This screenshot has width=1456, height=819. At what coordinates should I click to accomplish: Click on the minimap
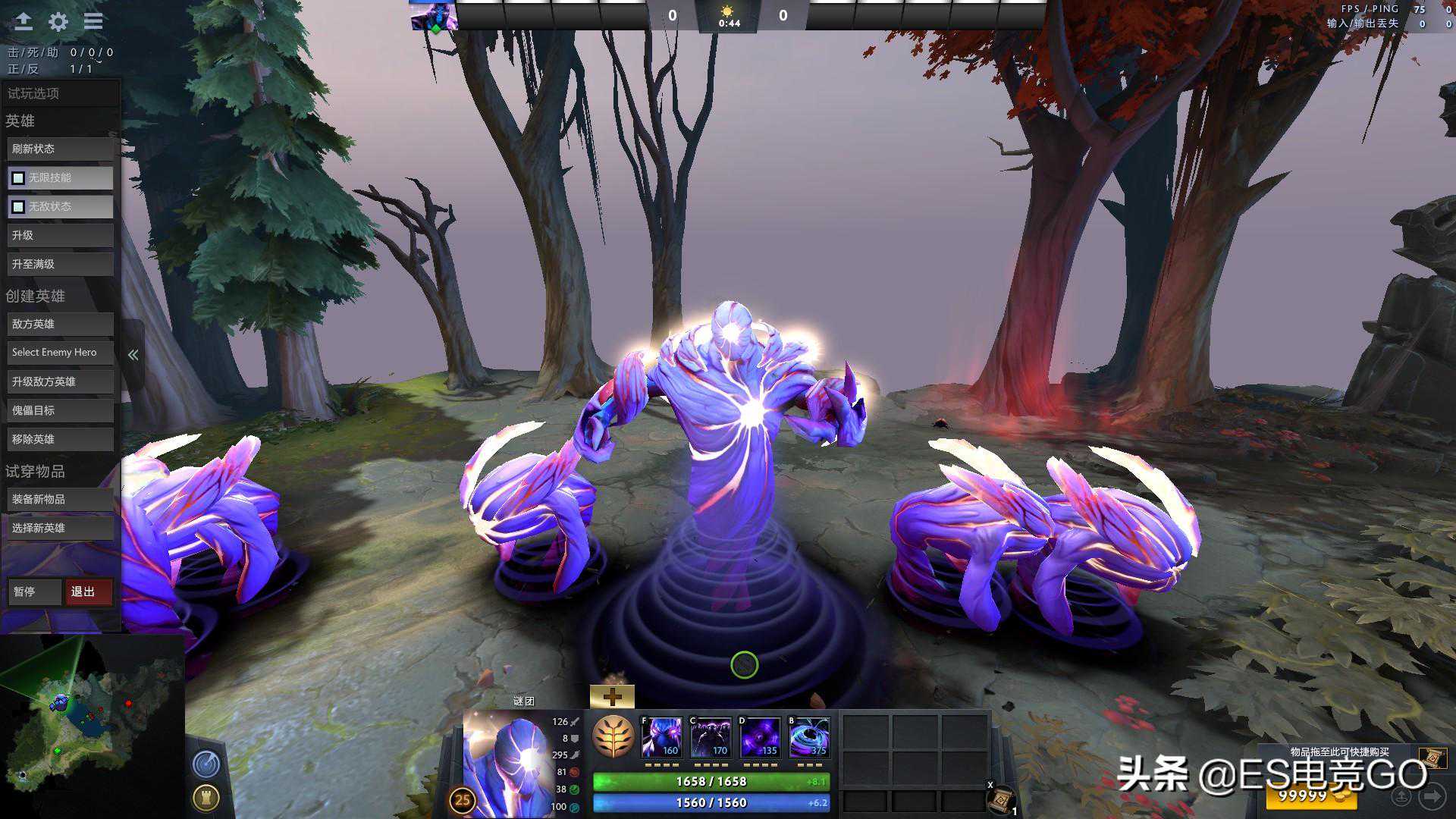[x=91, y=724]
